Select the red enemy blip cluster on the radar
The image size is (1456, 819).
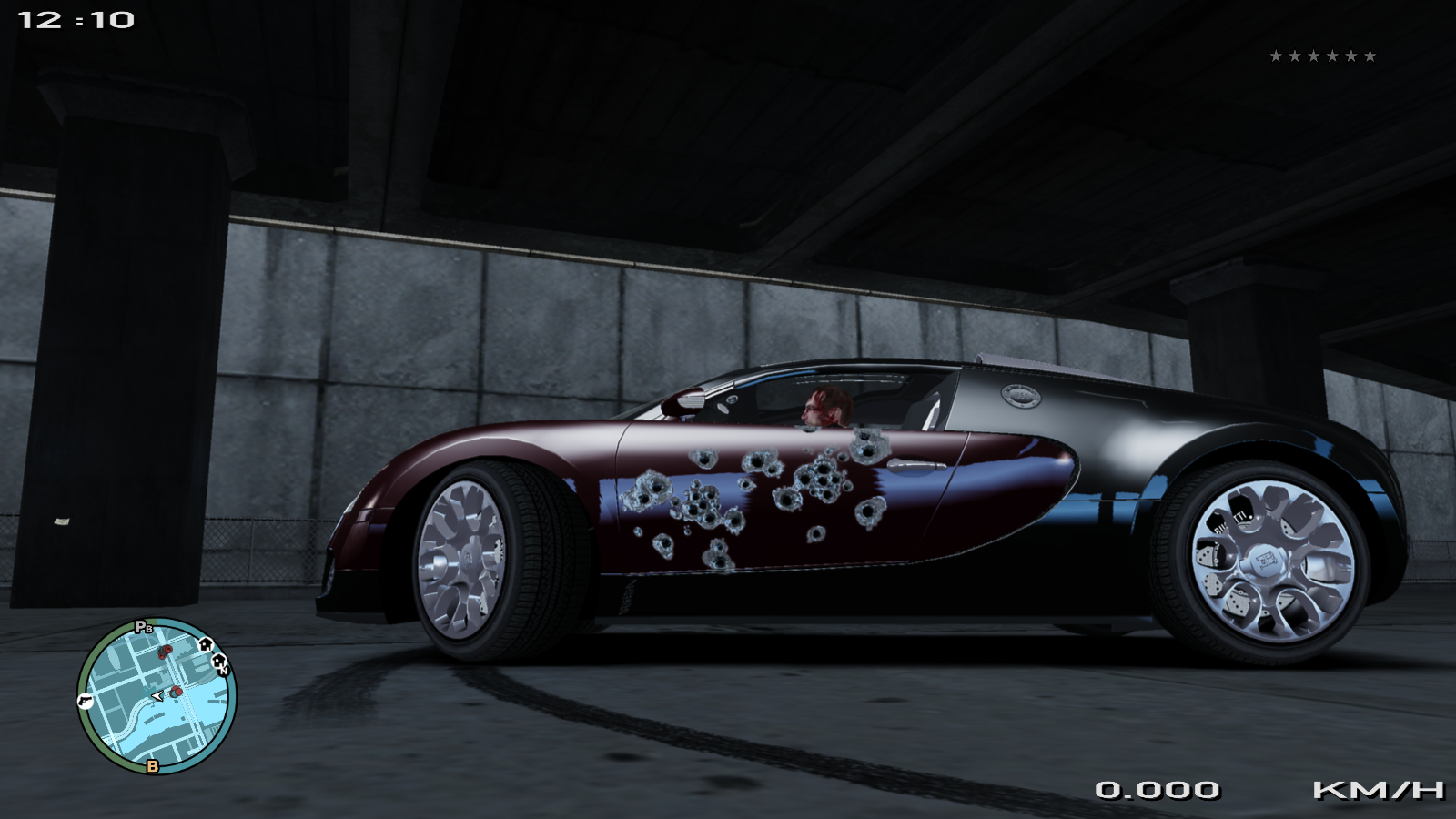coord(166,650)
